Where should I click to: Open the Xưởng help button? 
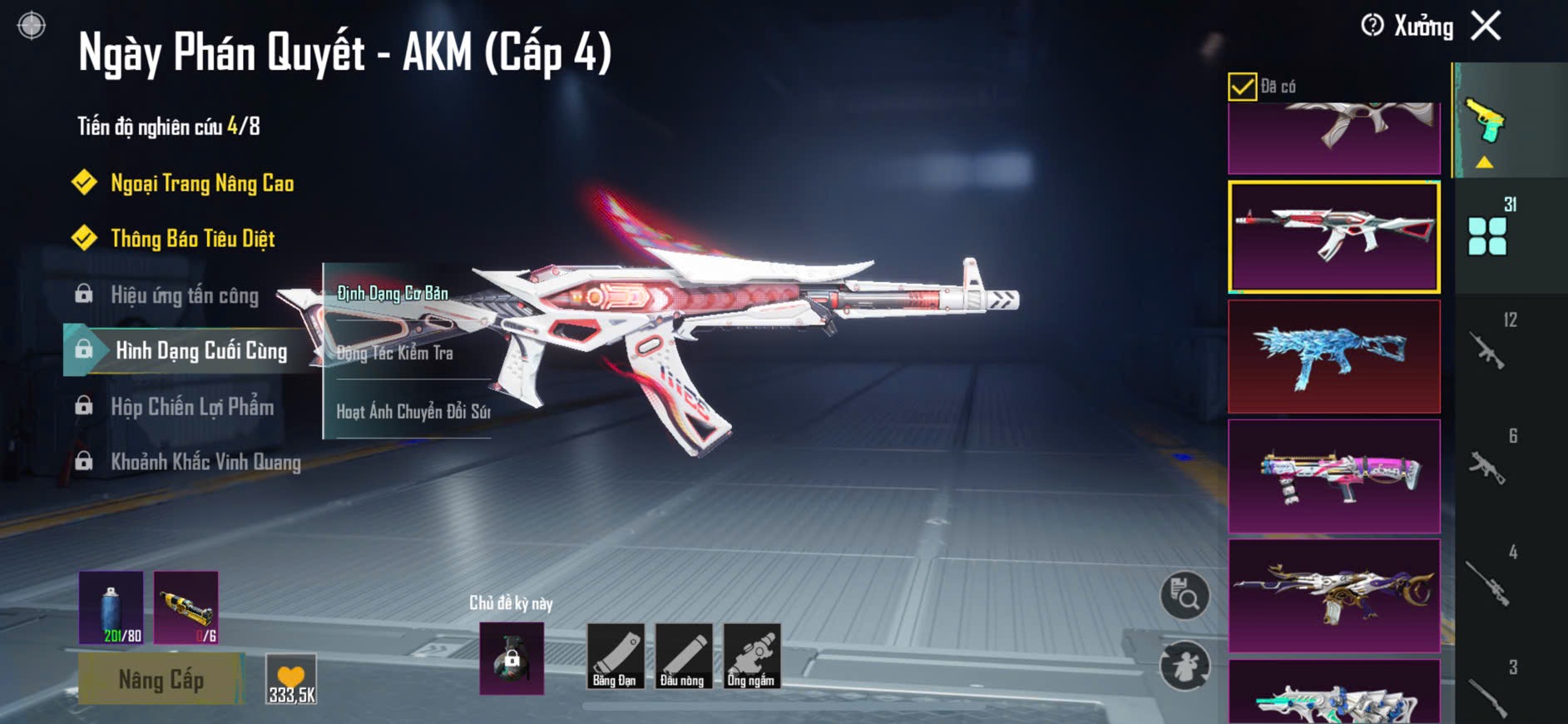click(1373, 26)
